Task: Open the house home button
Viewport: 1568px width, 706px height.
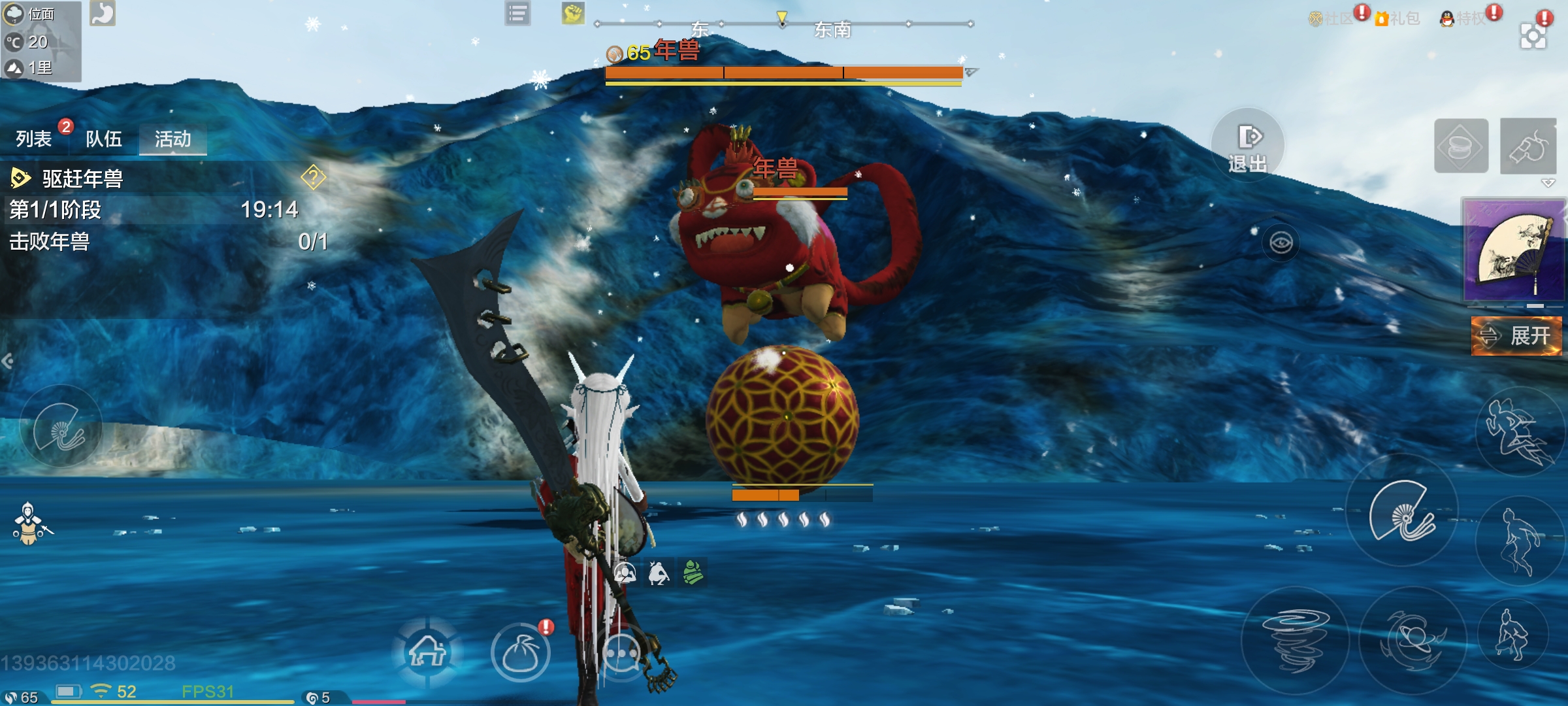Action: click(x=427, y=651)
